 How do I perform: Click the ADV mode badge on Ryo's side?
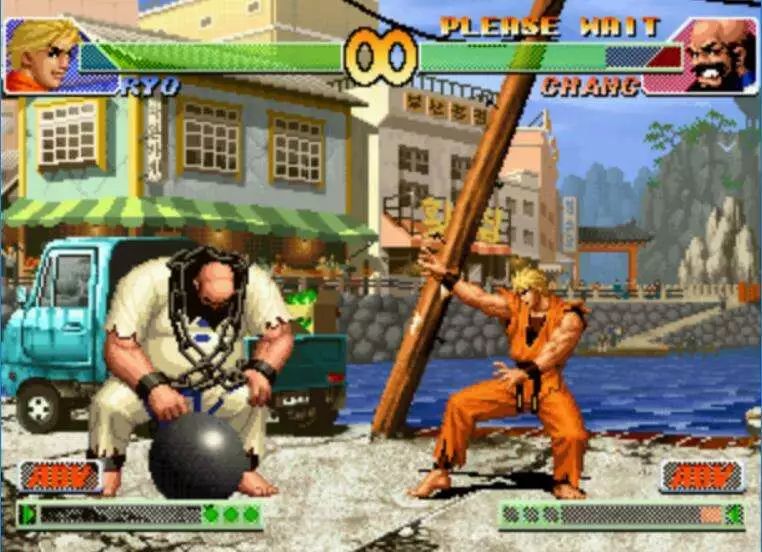point(61,476)
